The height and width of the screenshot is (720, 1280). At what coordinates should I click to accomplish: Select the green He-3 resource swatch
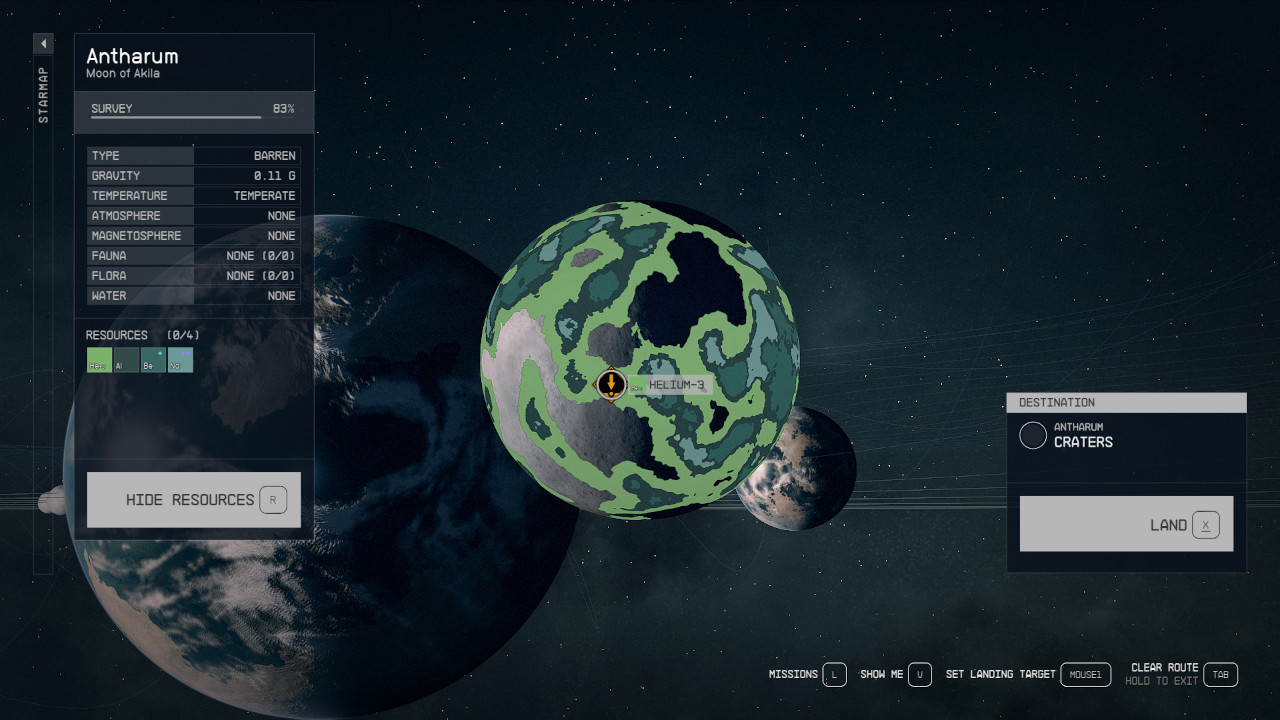(x=99, y=360)
